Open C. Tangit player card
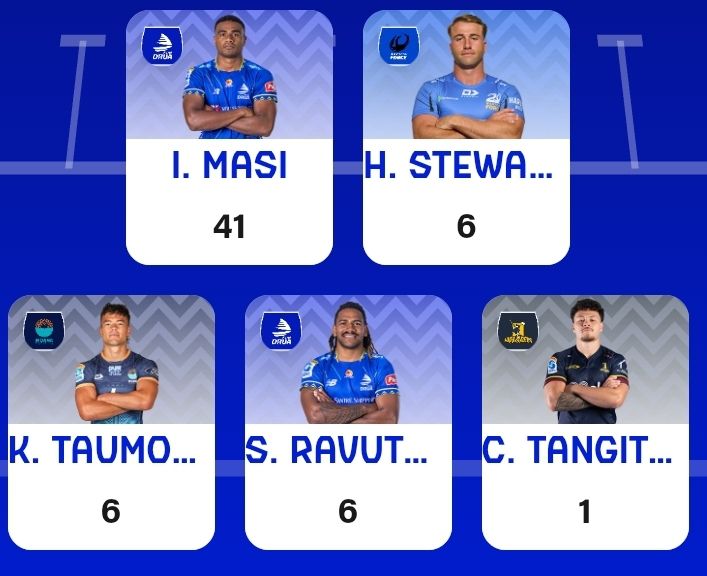707x576 pixels. click(x=585, y=422)
